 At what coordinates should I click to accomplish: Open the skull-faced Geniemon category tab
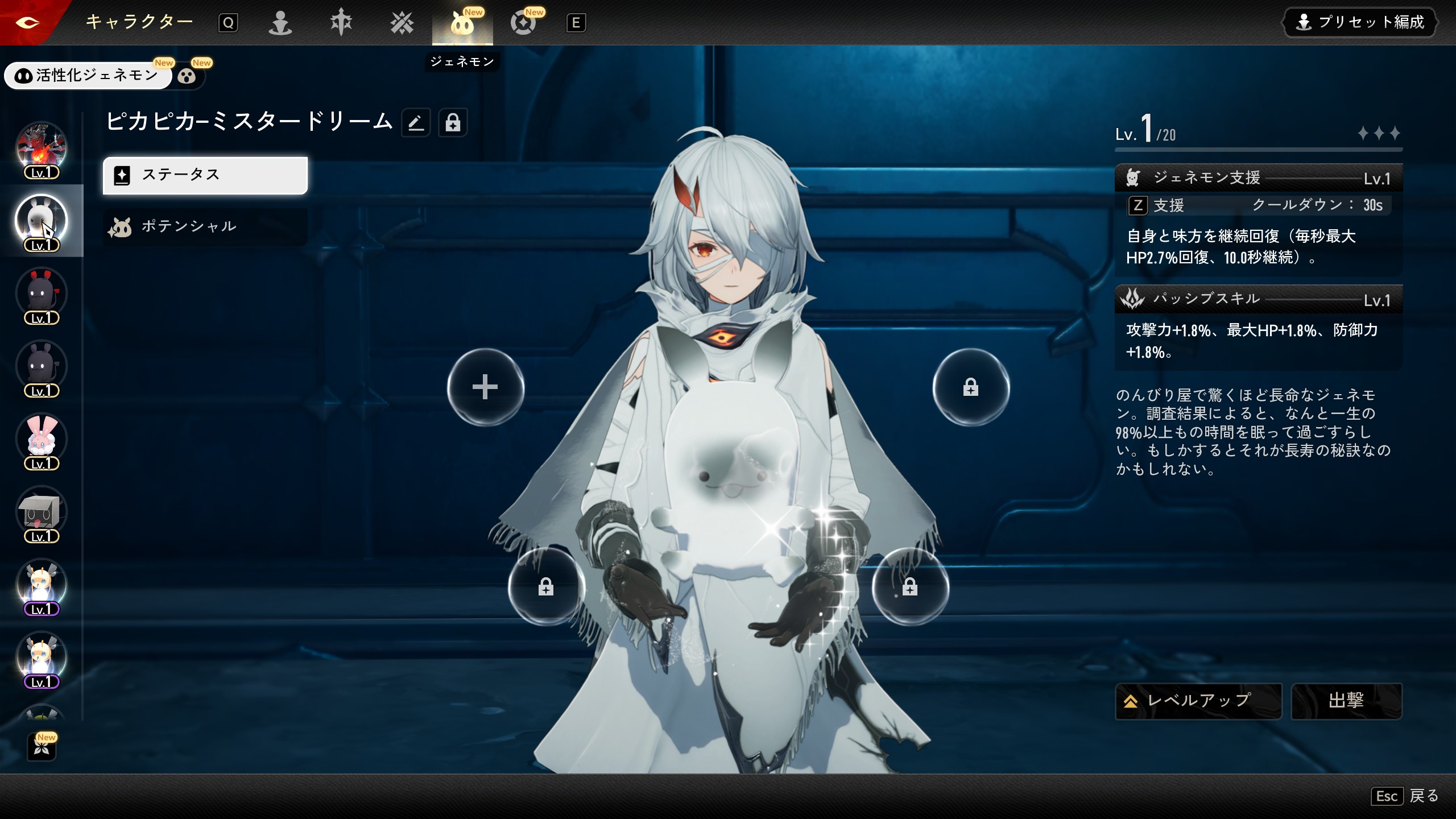187,76
